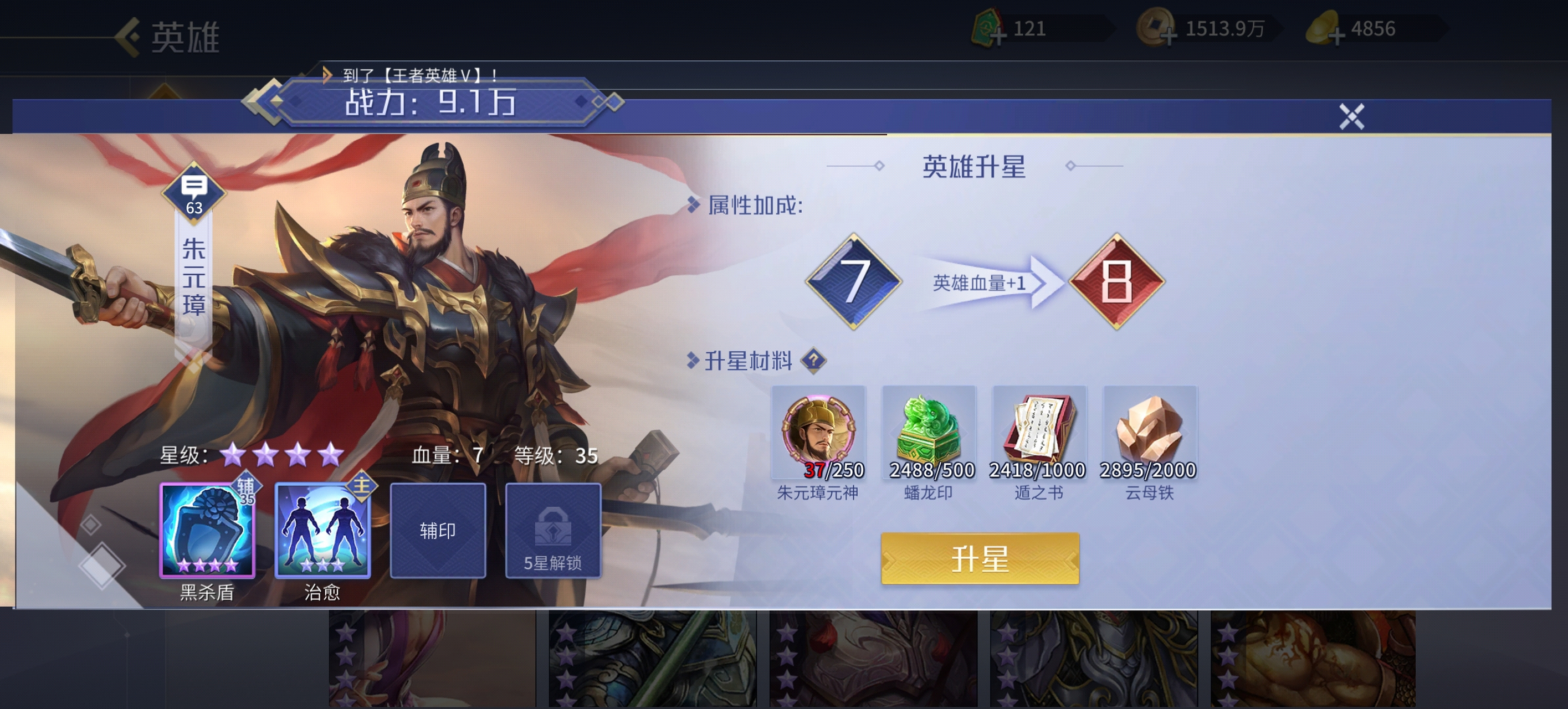1568x709 pixels.
Task: Open the 治愈 healing skill icon
Action: [322, 530]
